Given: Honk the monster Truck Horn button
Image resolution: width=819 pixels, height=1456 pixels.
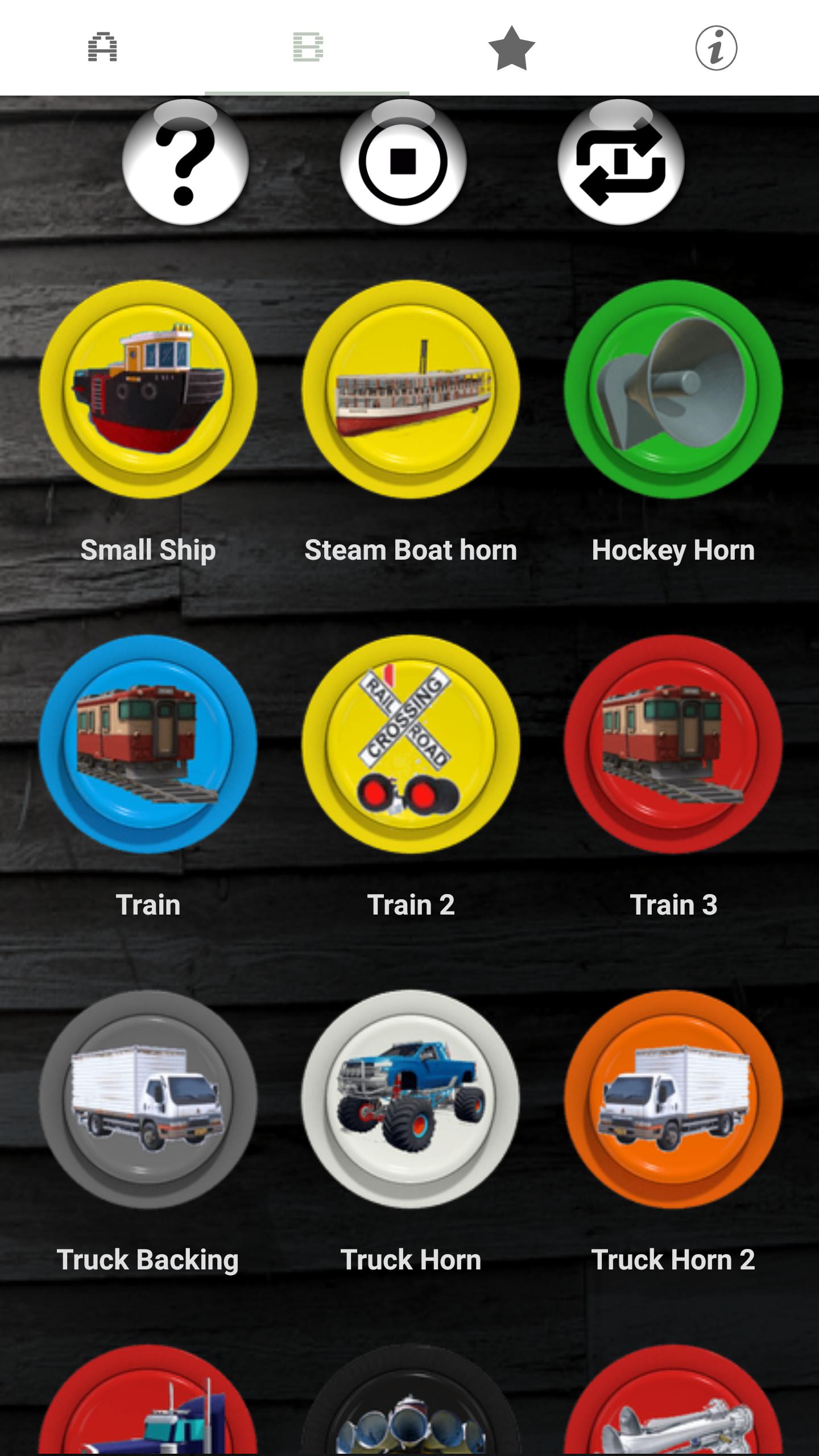Looking at the screenshot, I should point(411,1099).
